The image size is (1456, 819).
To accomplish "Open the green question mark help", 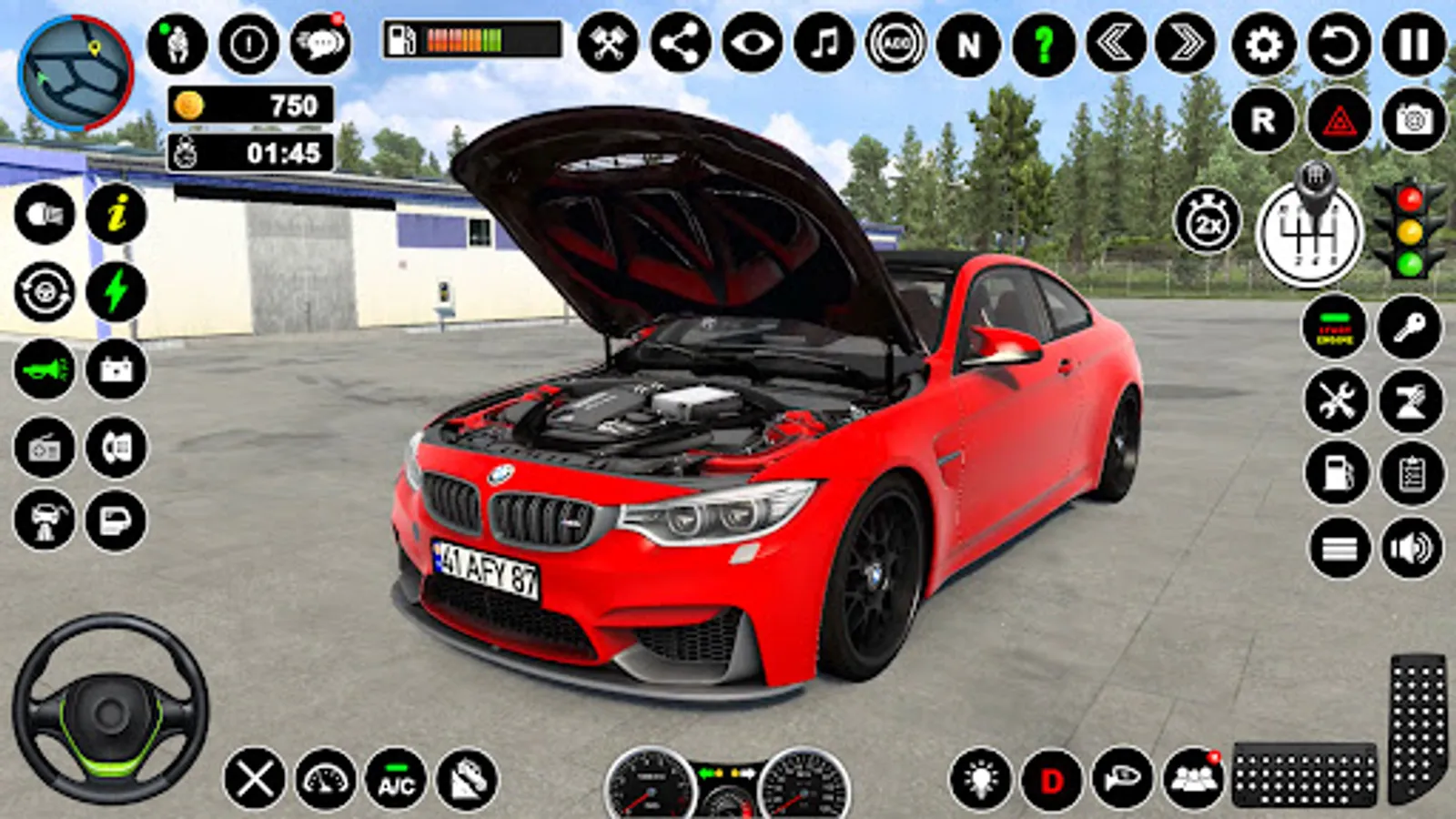I will coord(1043,44).
